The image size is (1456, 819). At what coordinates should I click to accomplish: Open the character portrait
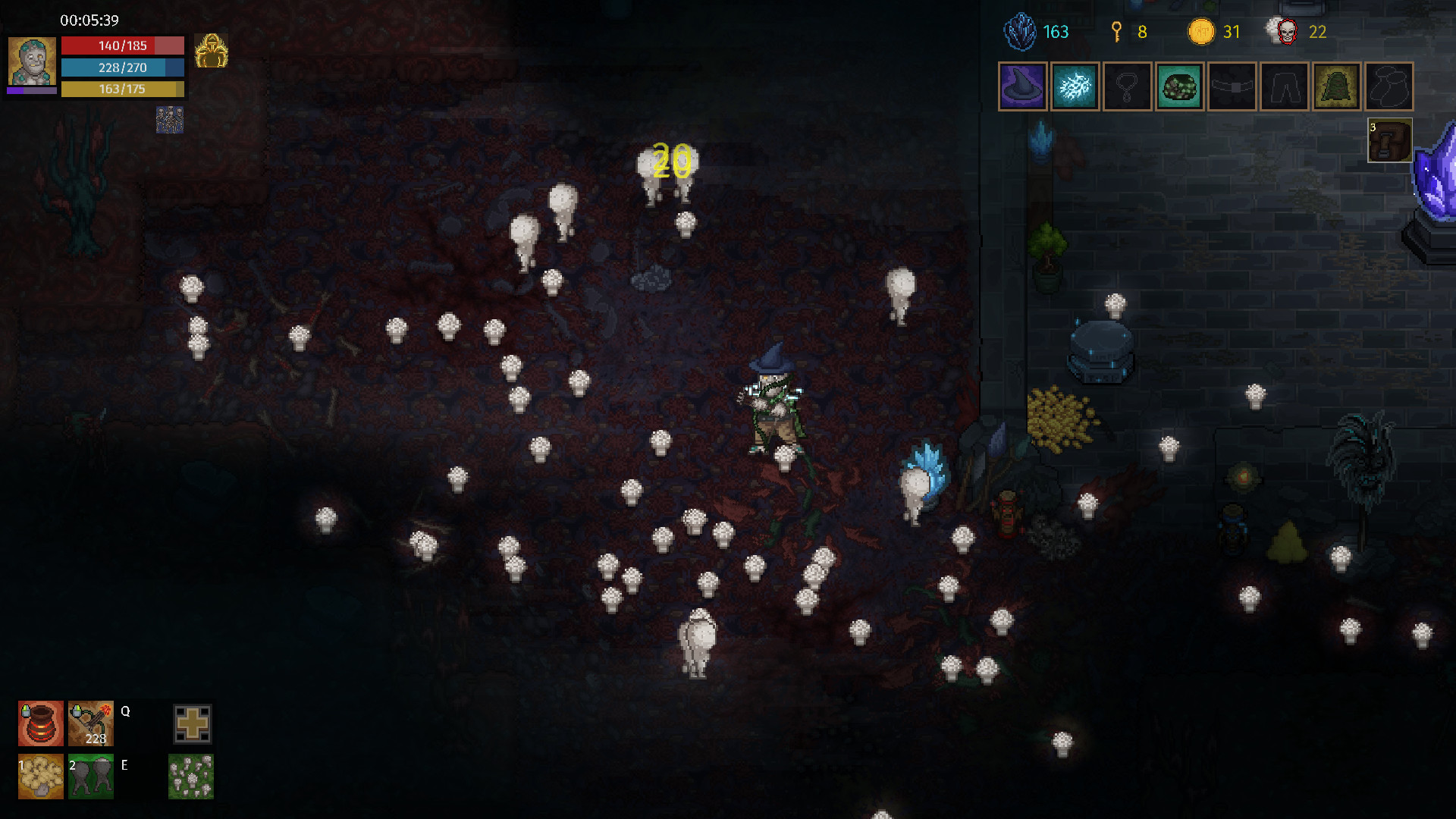coord(31,62)
